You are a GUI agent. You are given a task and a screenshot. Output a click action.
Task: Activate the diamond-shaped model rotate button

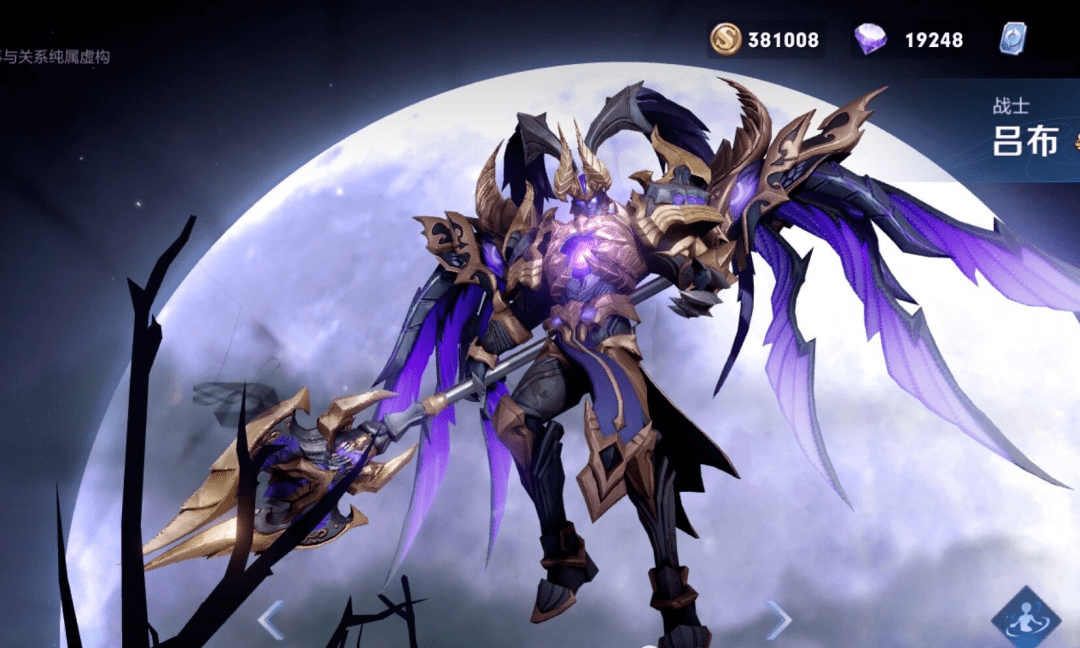click(1026, 617)
